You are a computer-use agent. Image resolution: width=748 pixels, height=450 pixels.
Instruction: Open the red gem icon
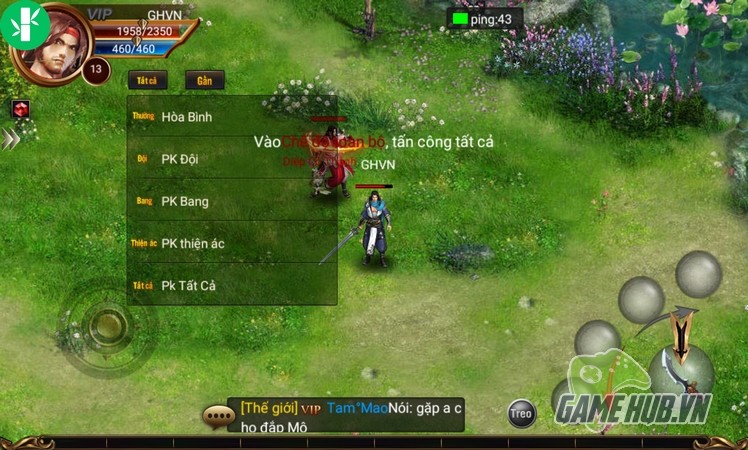pos(20,108)
